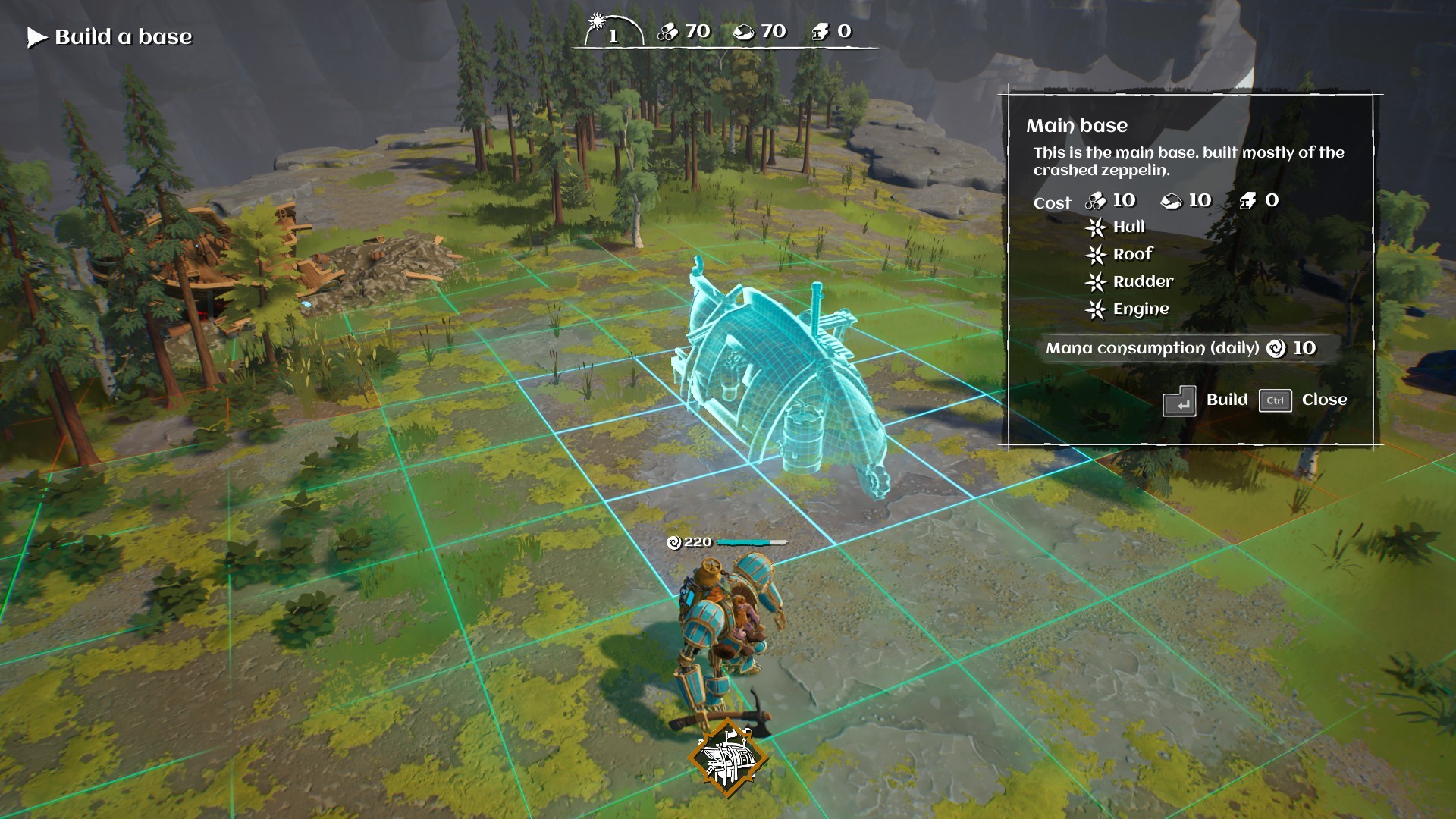Click the stone resource icon in top bar
This screenshot has height=819, width=1456.
[x=746, y=33]
